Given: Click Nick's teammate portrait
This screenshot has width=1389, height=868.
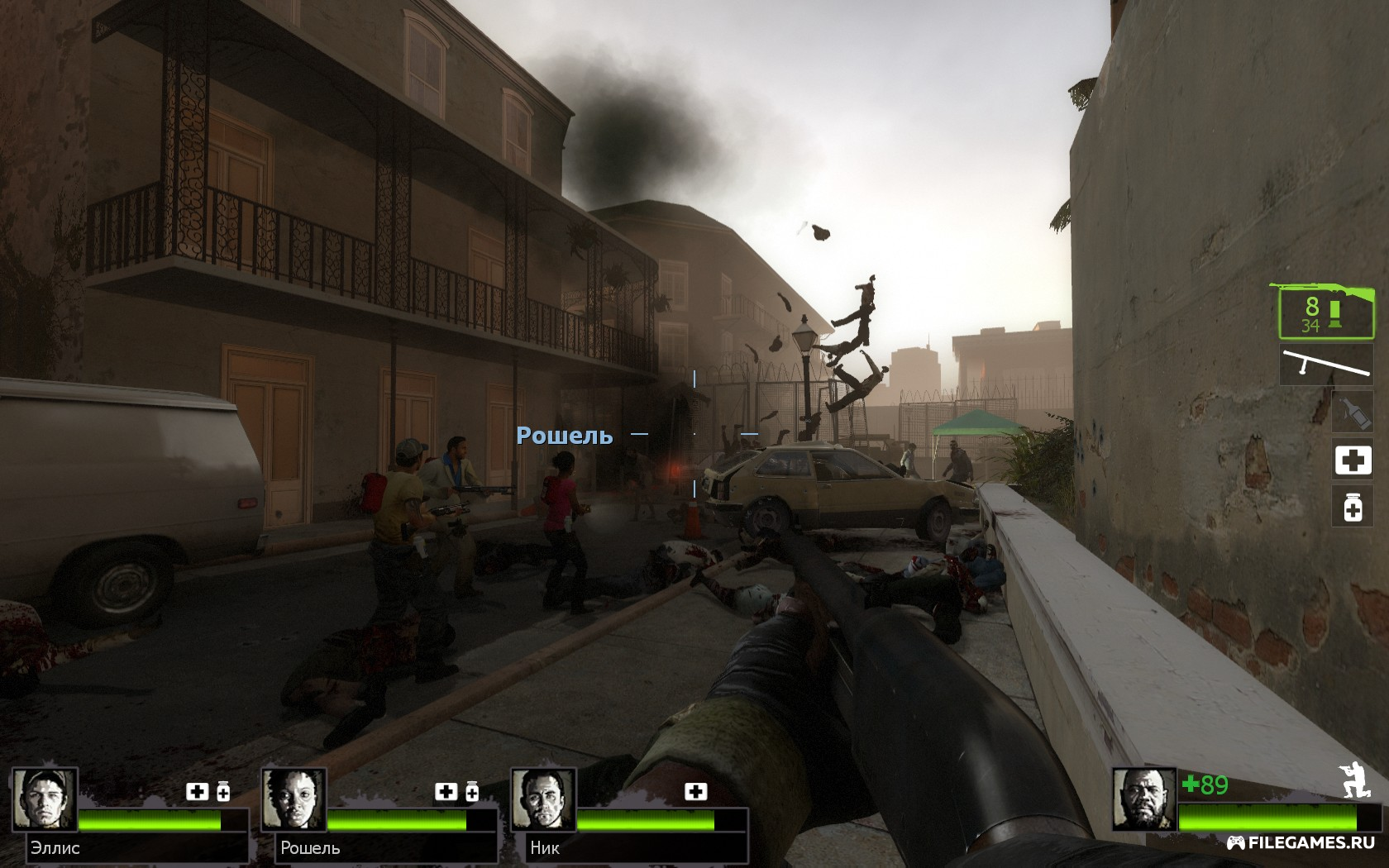Looking at the screenshot, I should tap(542, 799).
